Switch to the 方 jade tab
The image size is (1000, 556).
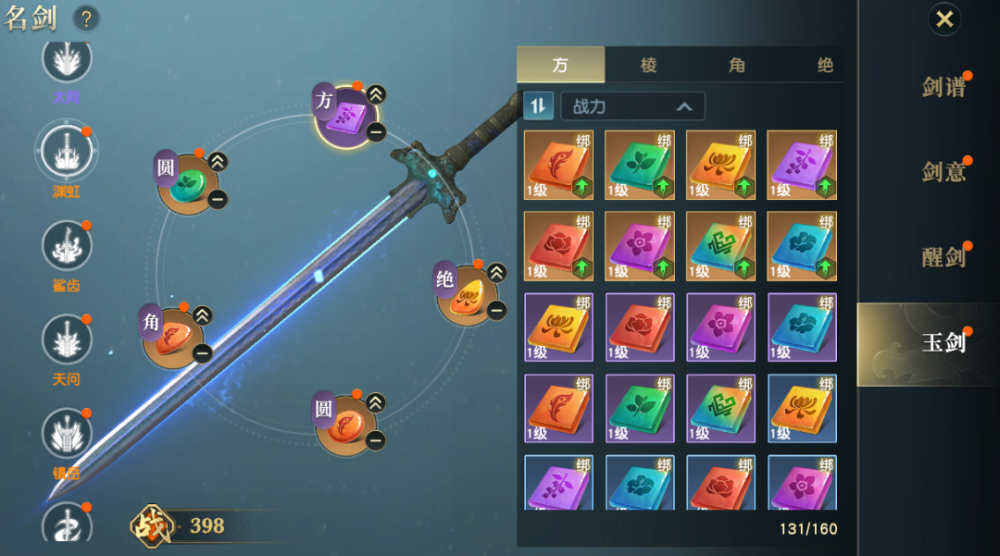tap(560, 65)
